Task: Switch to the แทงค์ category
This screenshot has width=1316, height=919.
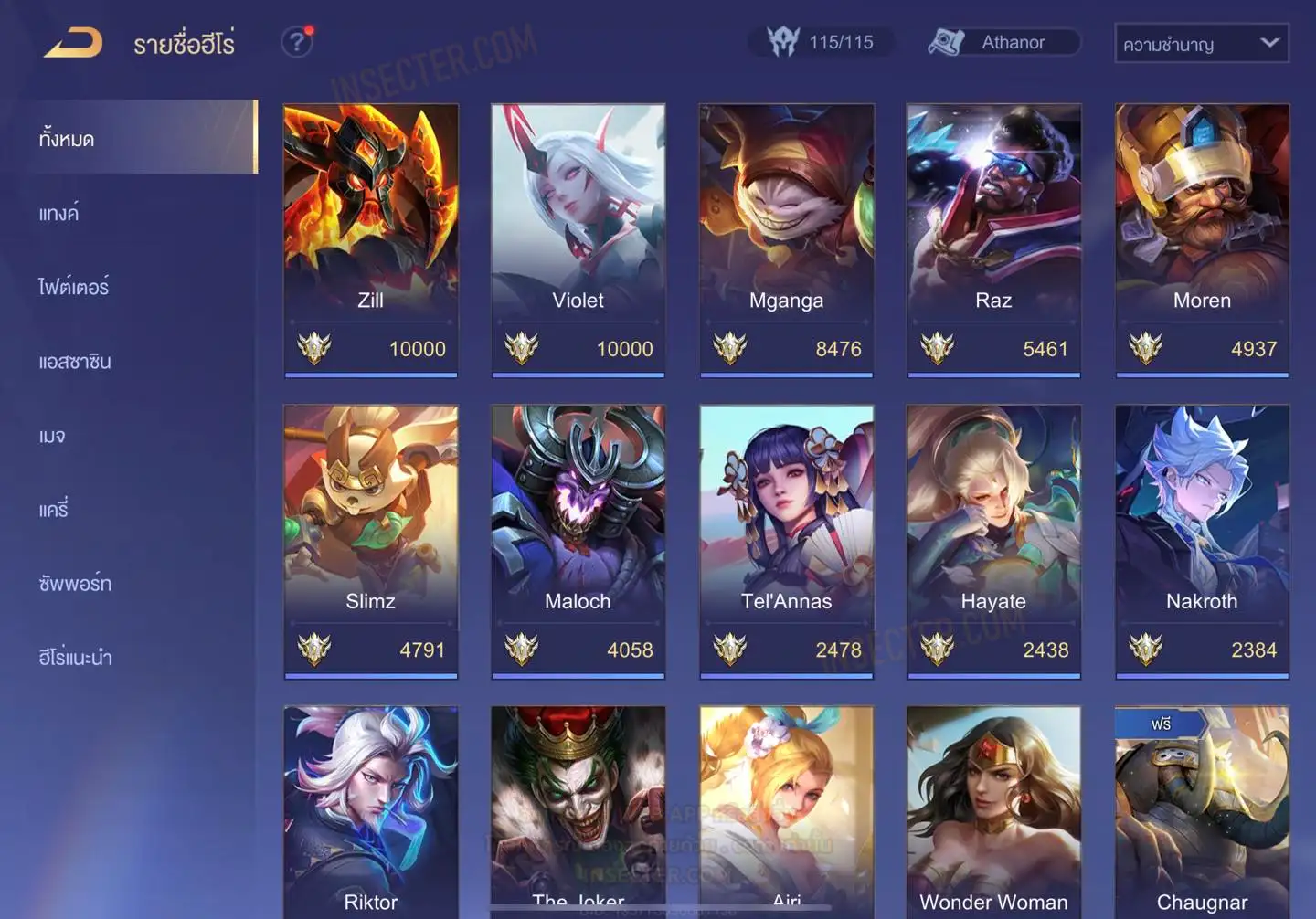Action: tap(59, 213)
